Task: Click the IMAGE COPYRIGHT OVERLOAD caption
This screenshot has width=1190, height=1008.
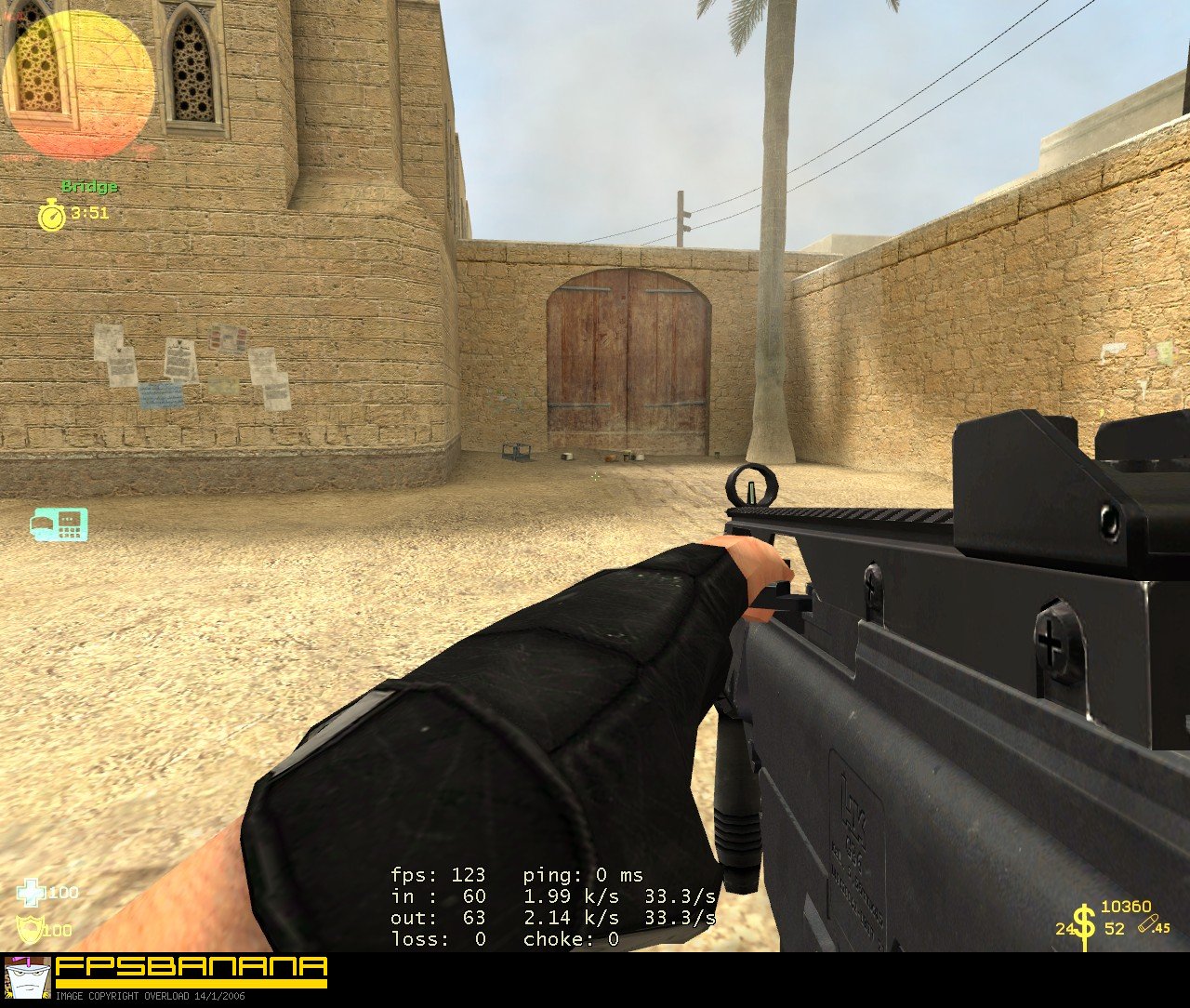Action: [x=151, y=996]
